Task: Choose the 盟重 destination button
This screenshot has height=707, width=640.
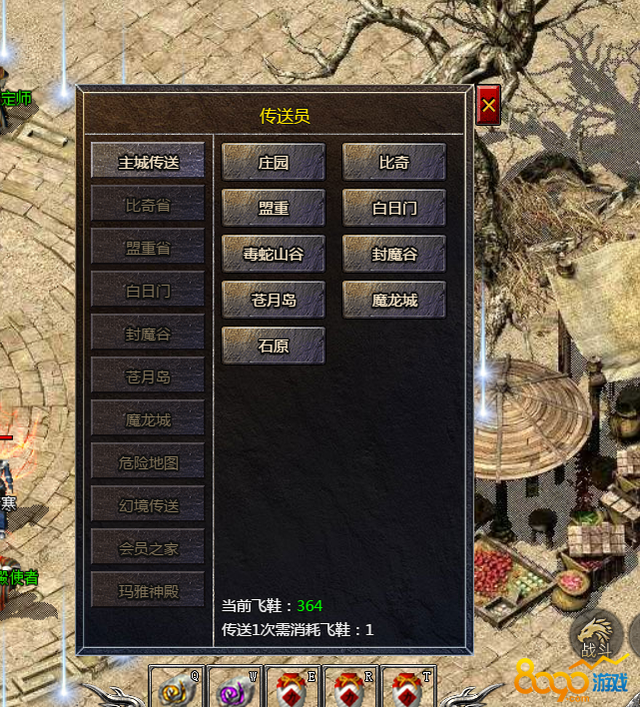Action: pos(273,208)
